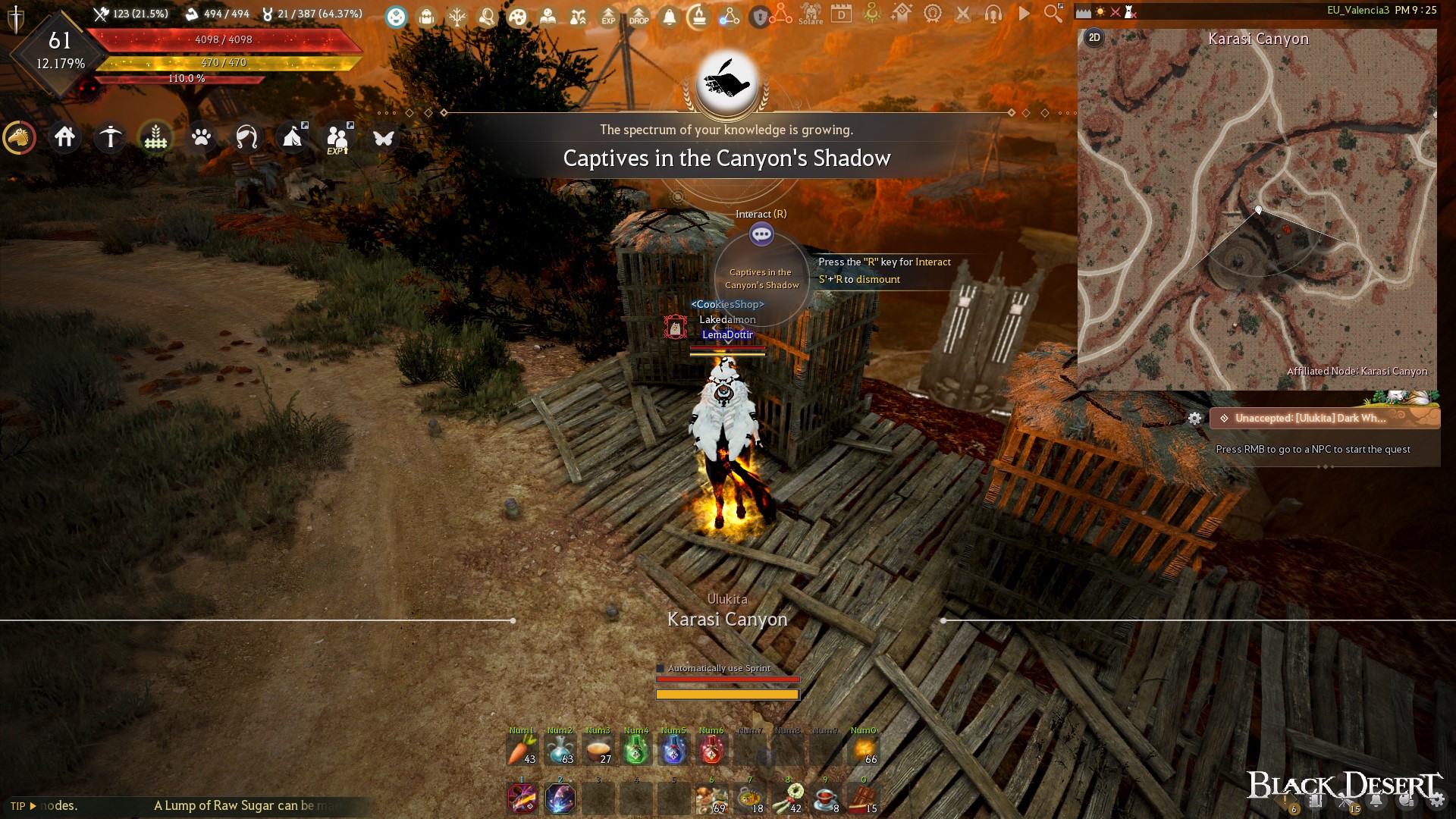Select the carrot item in hotbar slot Num1
Screen dimensions: 1456x819
pos(522,749)
